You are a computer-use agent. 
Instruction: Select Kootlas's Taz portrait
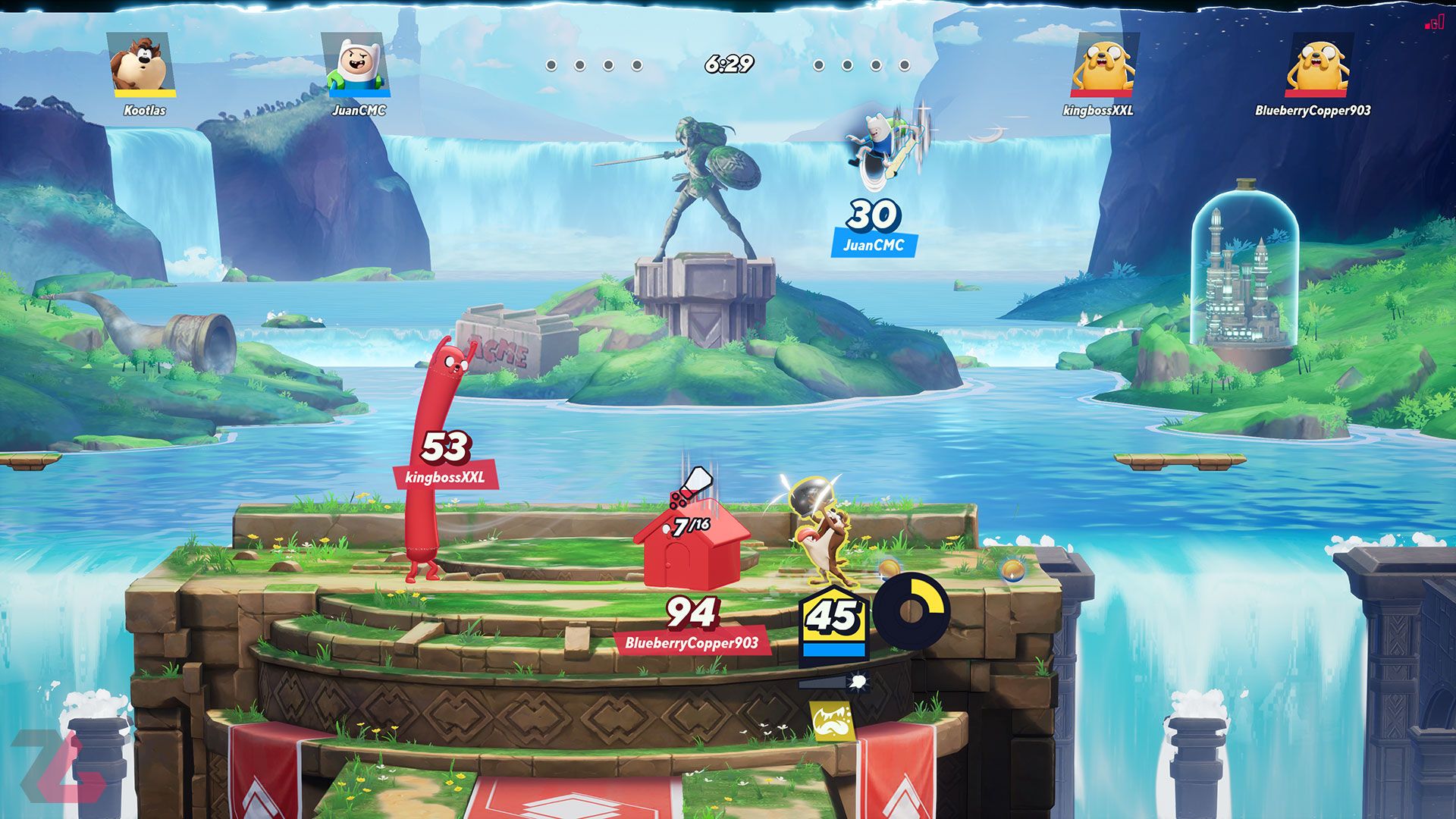pos(143,65)
